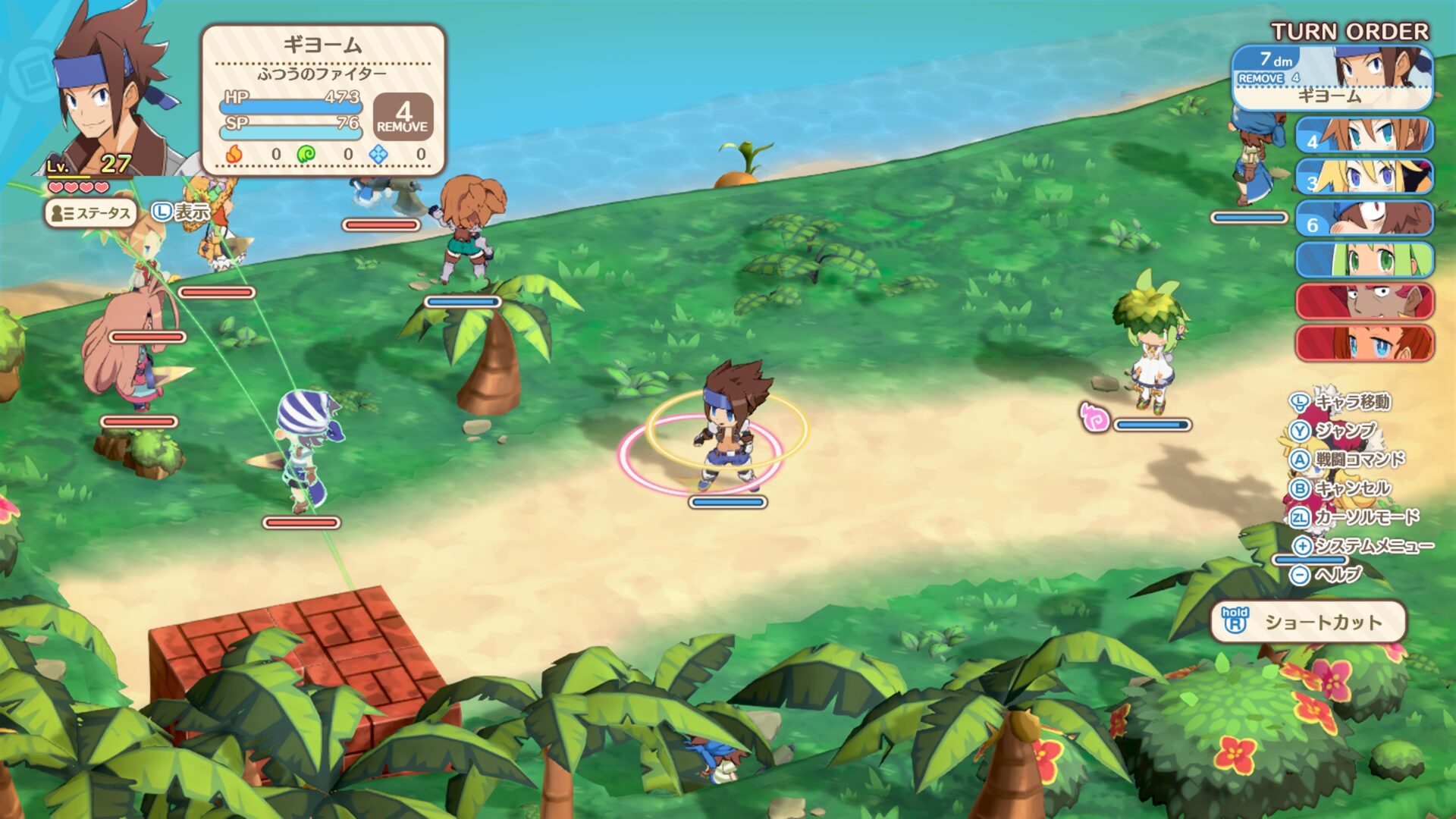This screenshot has height=819, width=1456.
Task: Click ギヨーム's HP bar showing 473
Action: pos(291,106)
